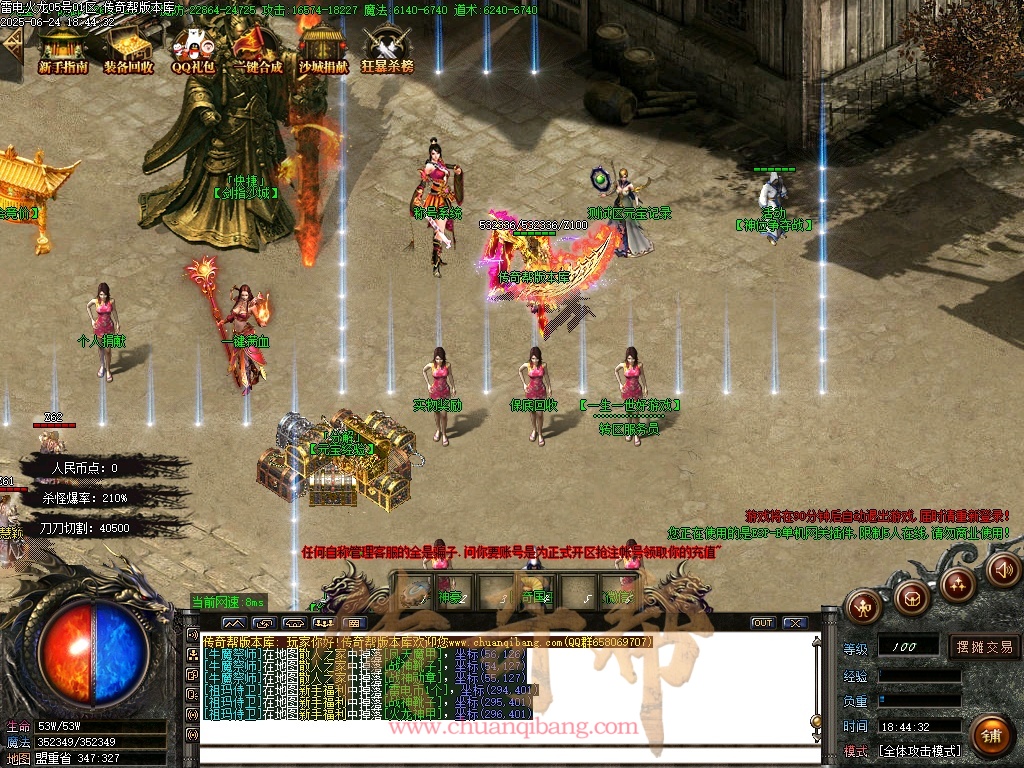Toggle the sound speaker button

coord(1003,570)
